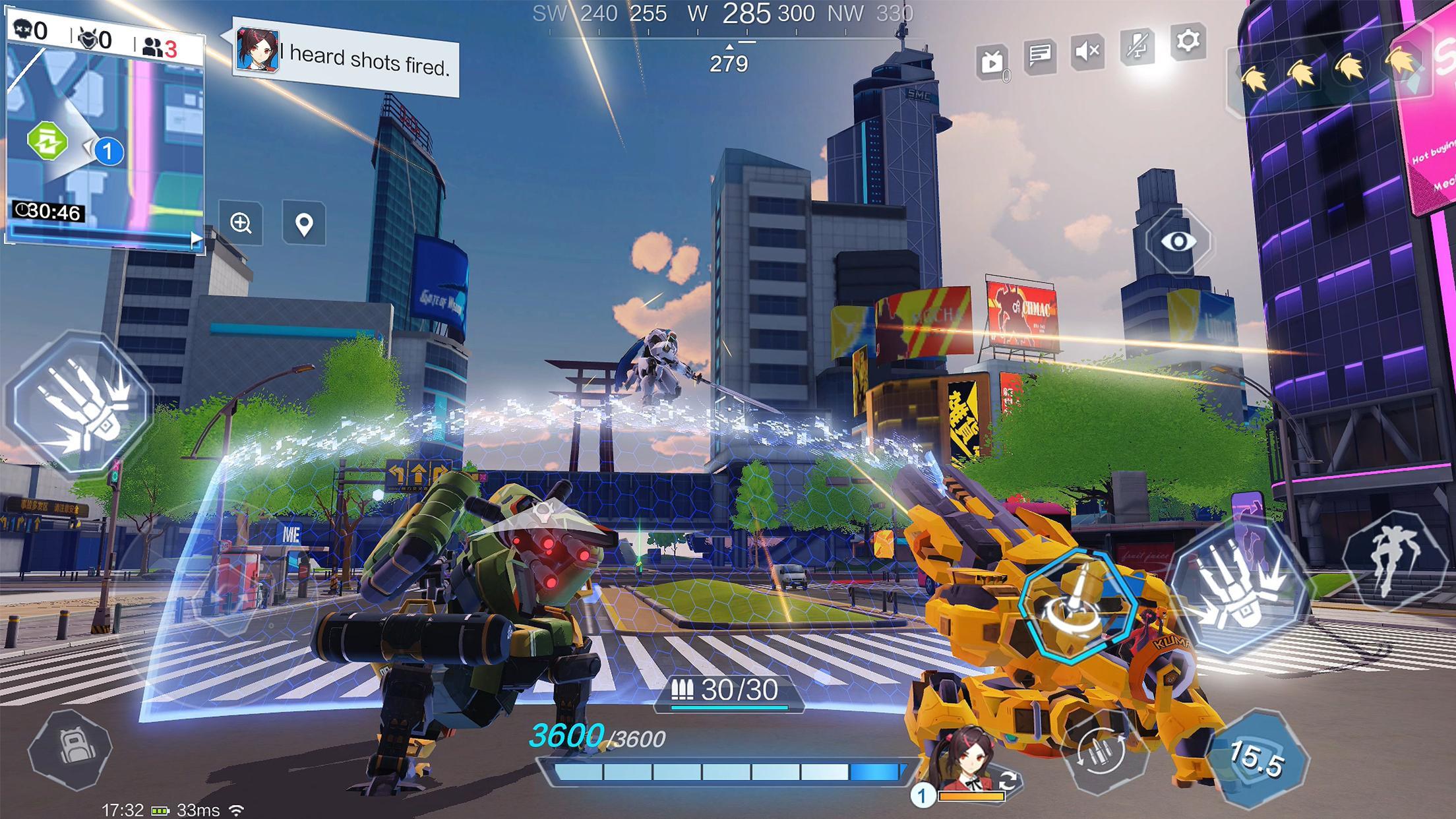Open the backpack inventory icon
Viewport: 1456px width, 819px height.
pos(71,743)
